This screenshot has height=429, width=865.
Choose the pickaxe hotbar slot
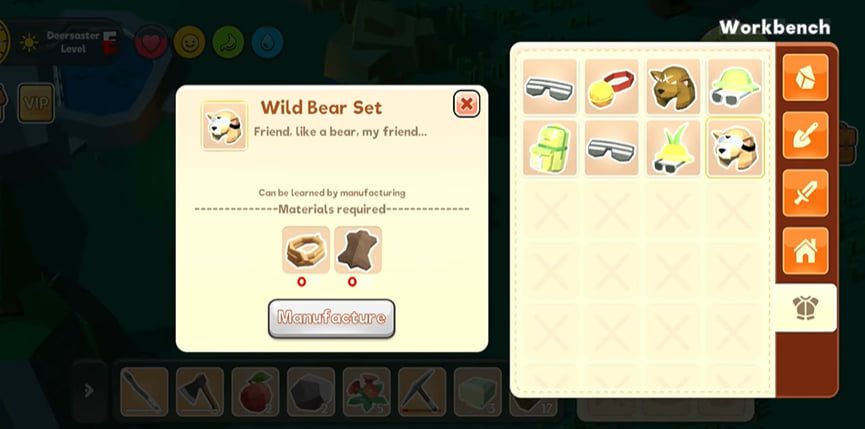point(421,391)
